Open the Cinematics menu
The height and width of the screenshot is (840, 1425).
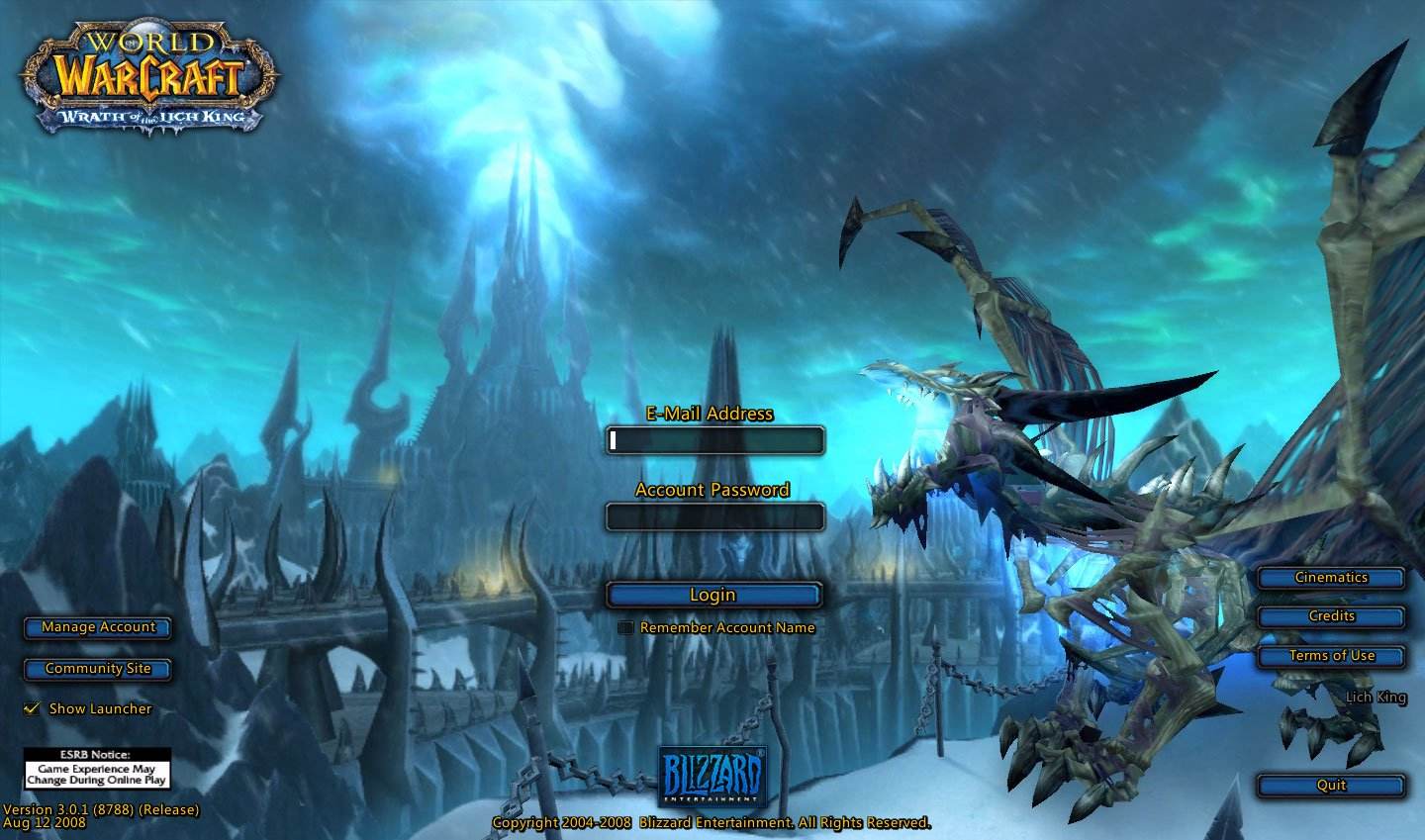(x=1331, y=578)
